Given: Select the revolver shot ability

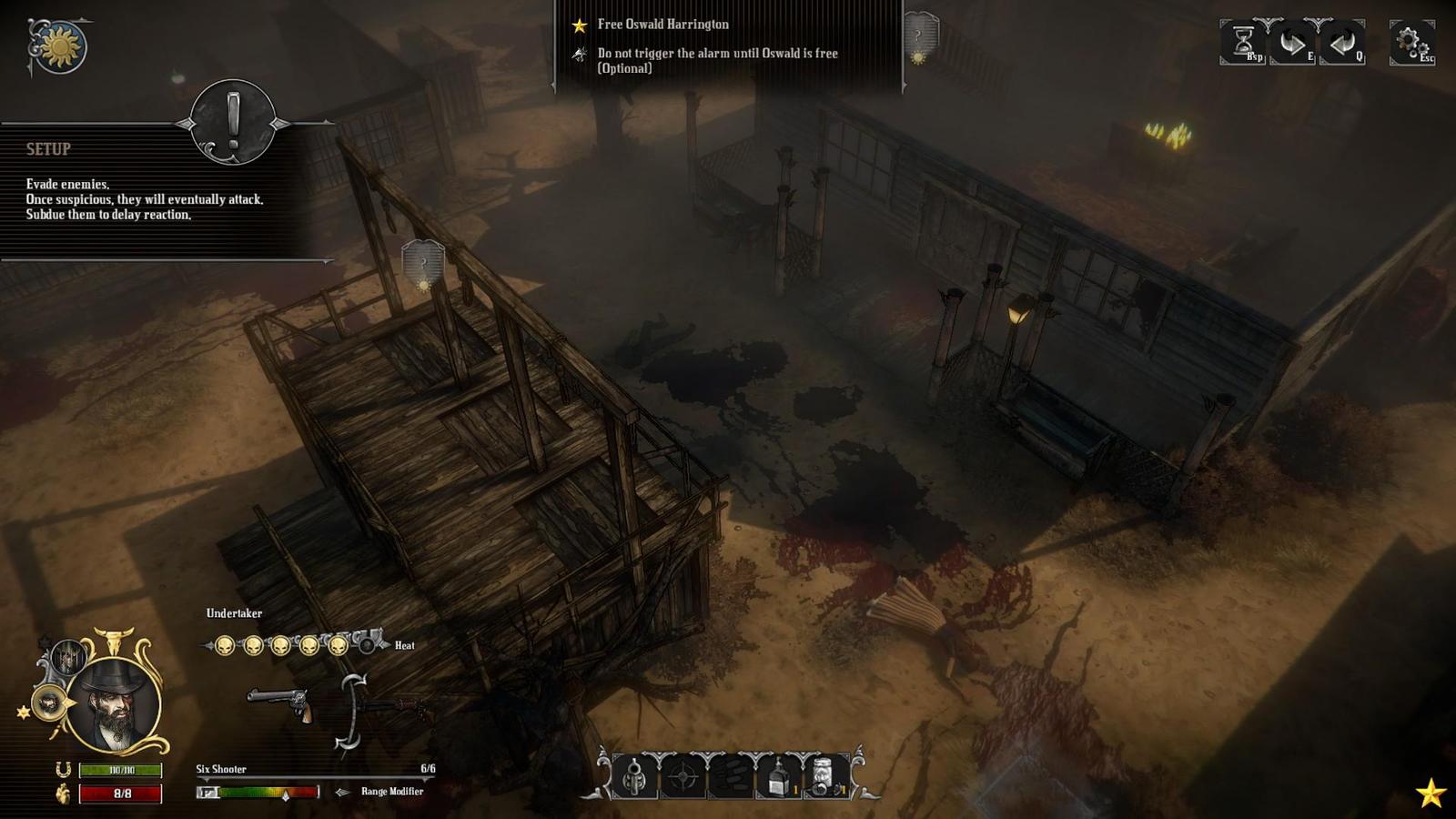Looking at the screenshot, I should pos(634,777).
